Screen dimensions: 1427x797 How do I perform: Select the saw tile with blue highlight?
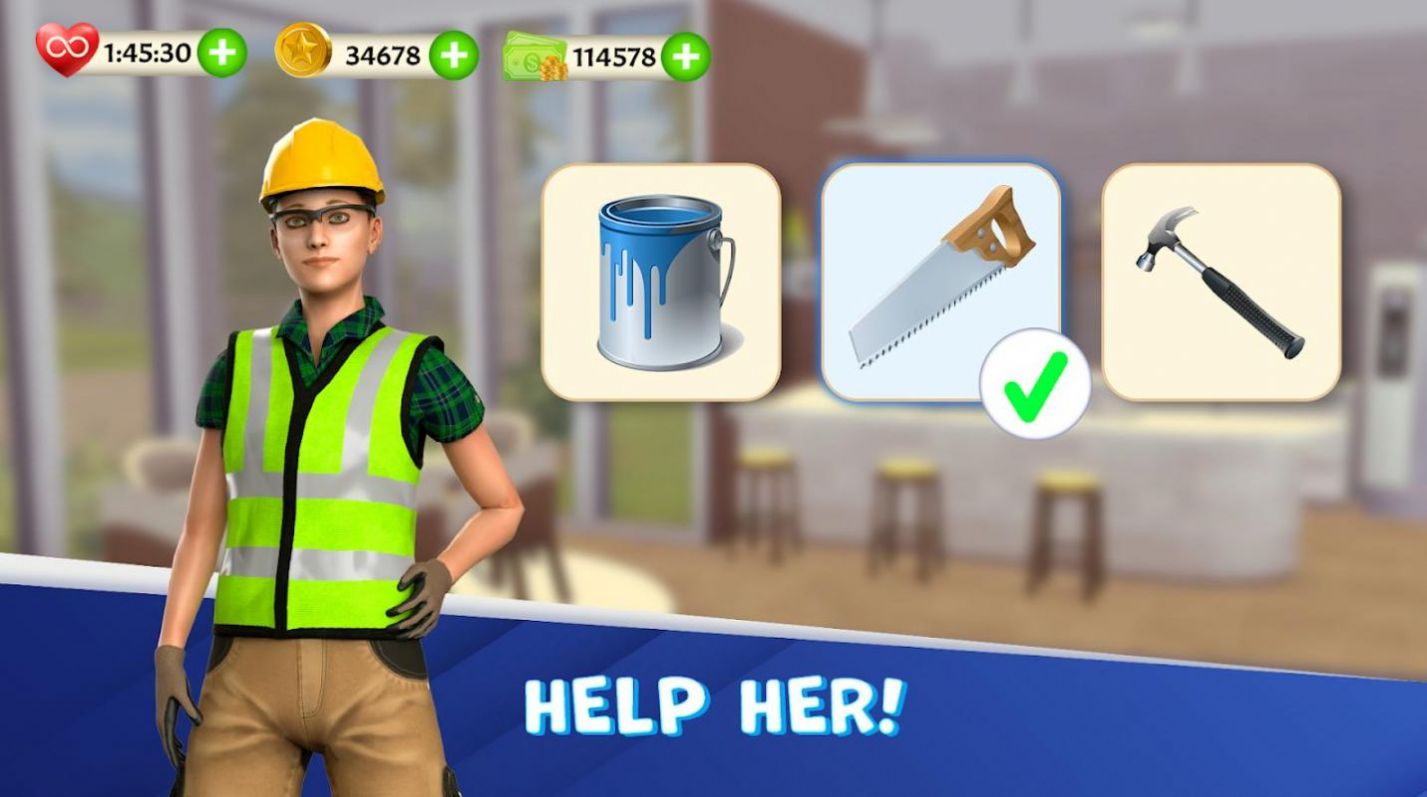click(x=944, y=280)
